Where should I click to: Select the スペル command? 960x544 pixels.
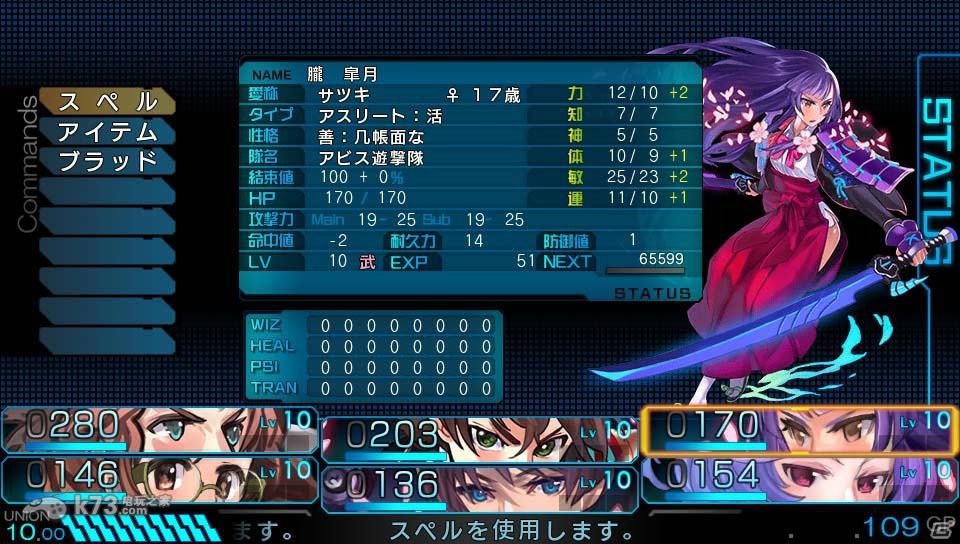coord(107,102)
